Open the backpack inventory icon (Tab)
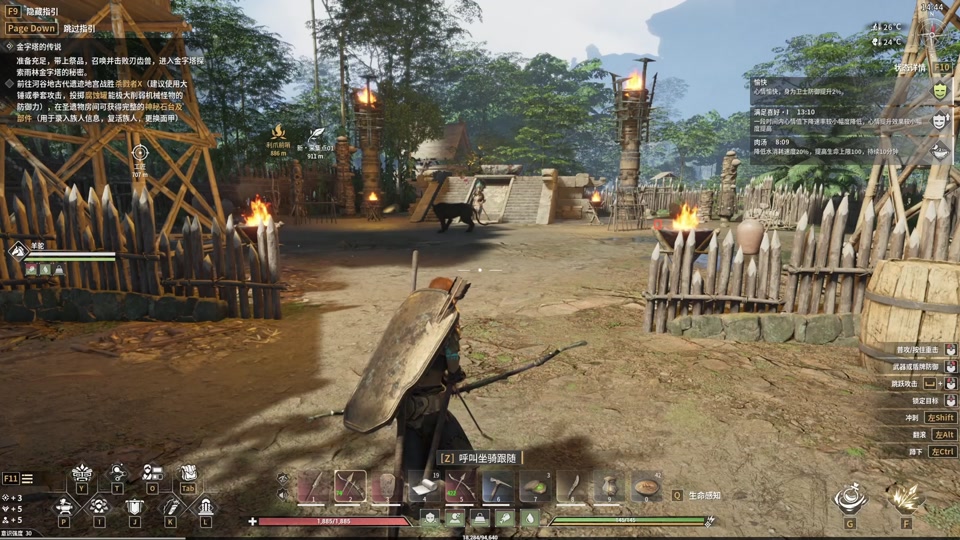The image size is (960, 540). pyautogui.click(x=188, y=474)
